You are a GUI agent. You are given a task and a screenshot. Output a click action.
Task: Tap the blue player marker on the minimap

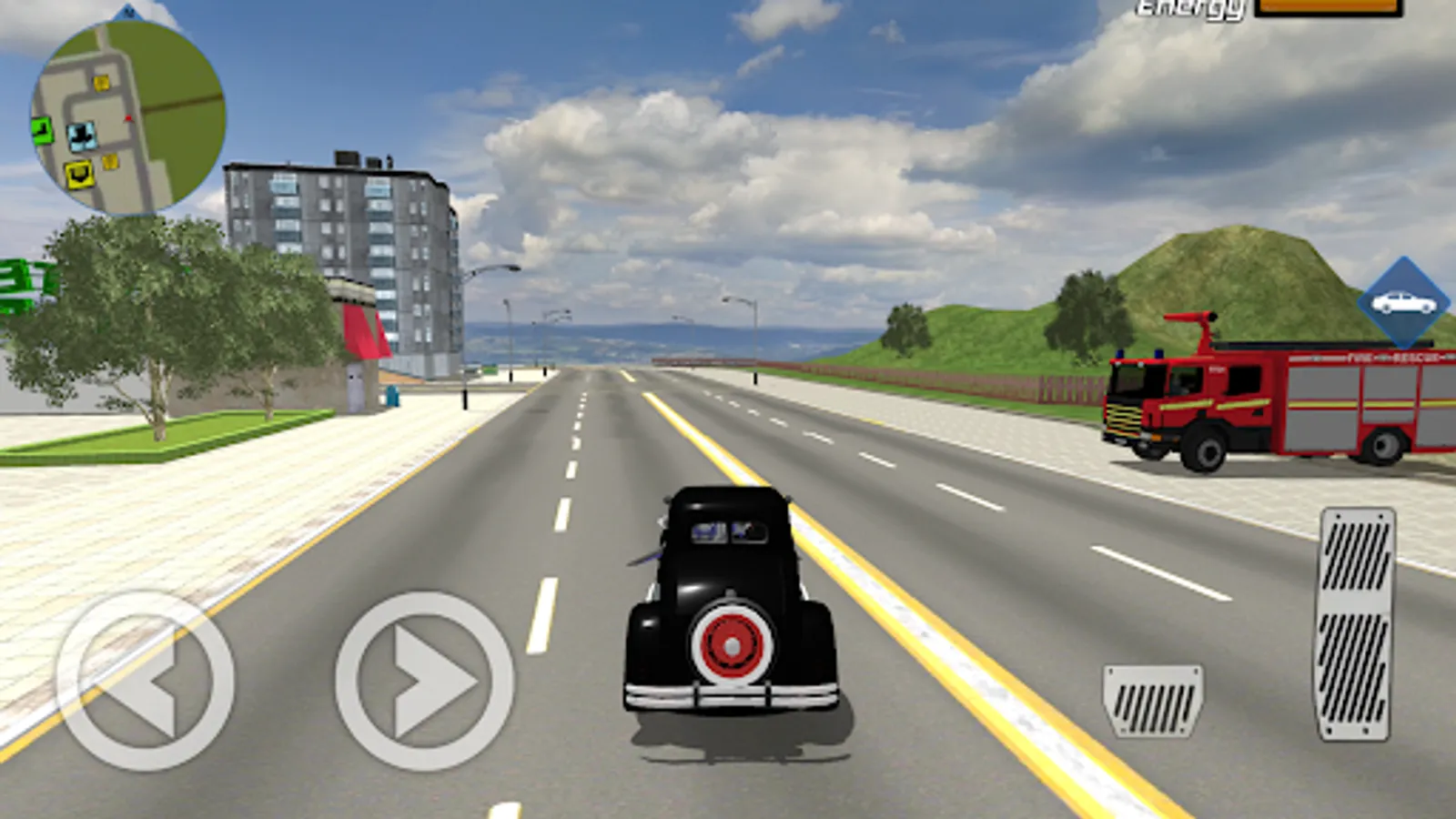coord(82,135)
